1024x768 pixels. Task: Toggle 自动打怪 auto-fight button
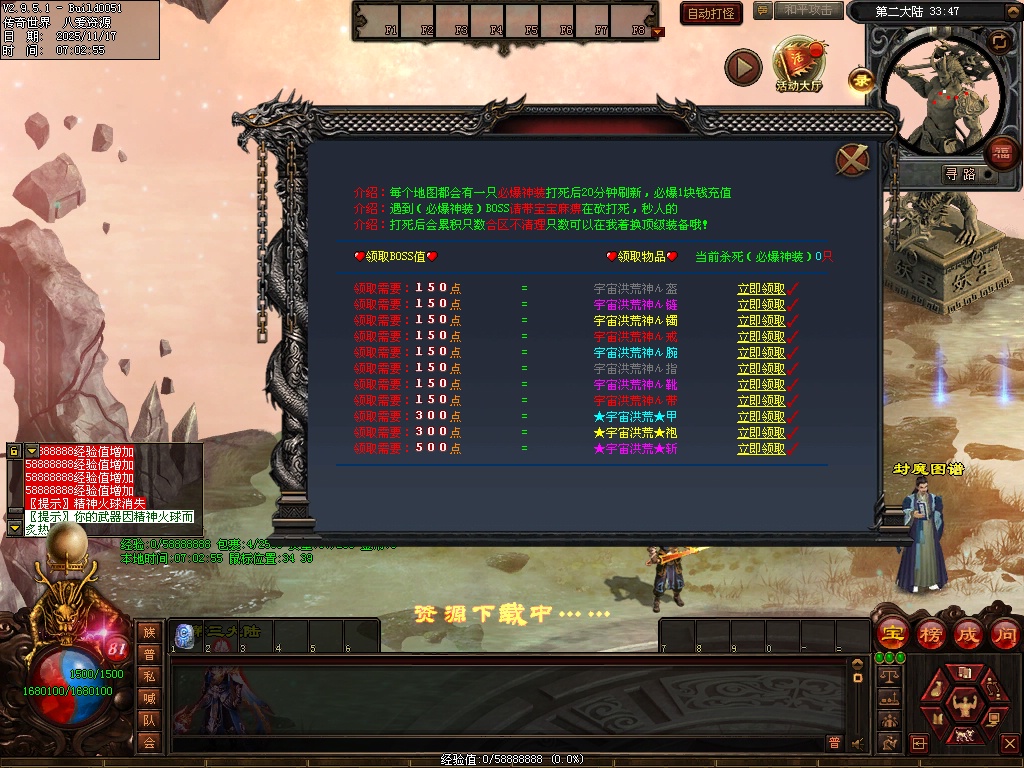pyautogui.click(x=711, y=13)
